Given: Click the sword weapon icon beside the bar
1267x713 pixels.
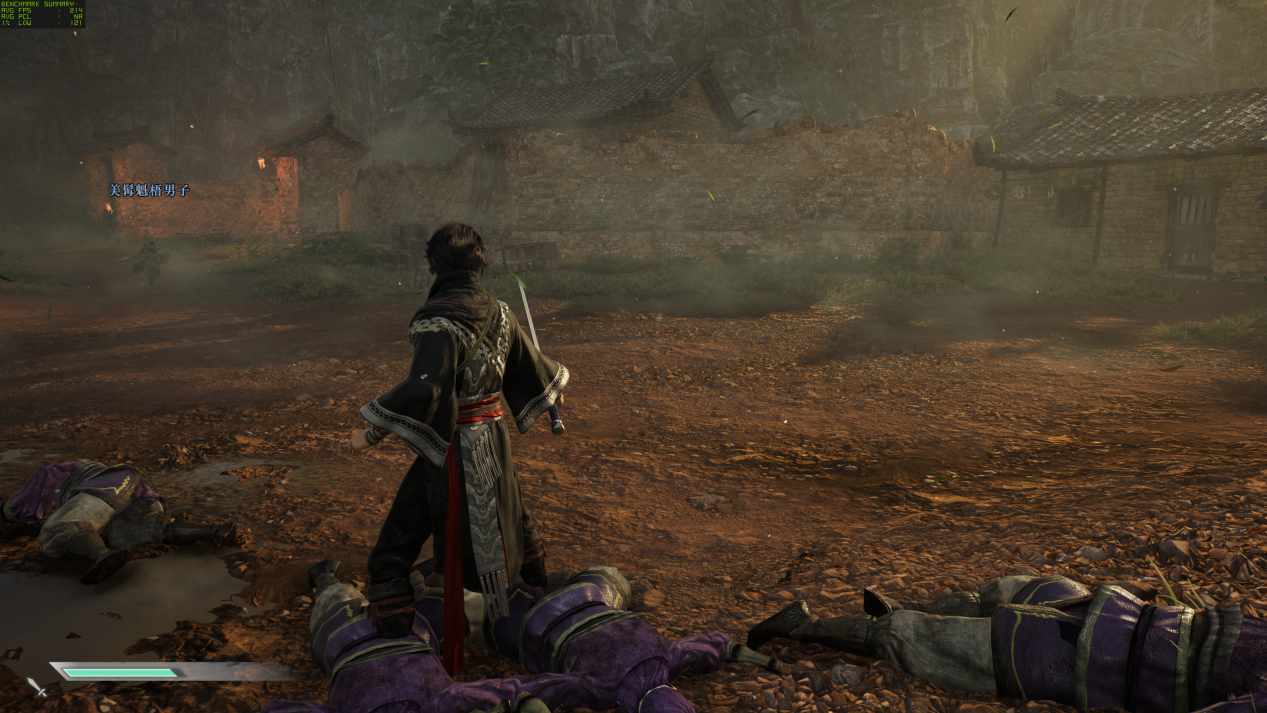Looking at the screenshot, I should pos(37,686).
